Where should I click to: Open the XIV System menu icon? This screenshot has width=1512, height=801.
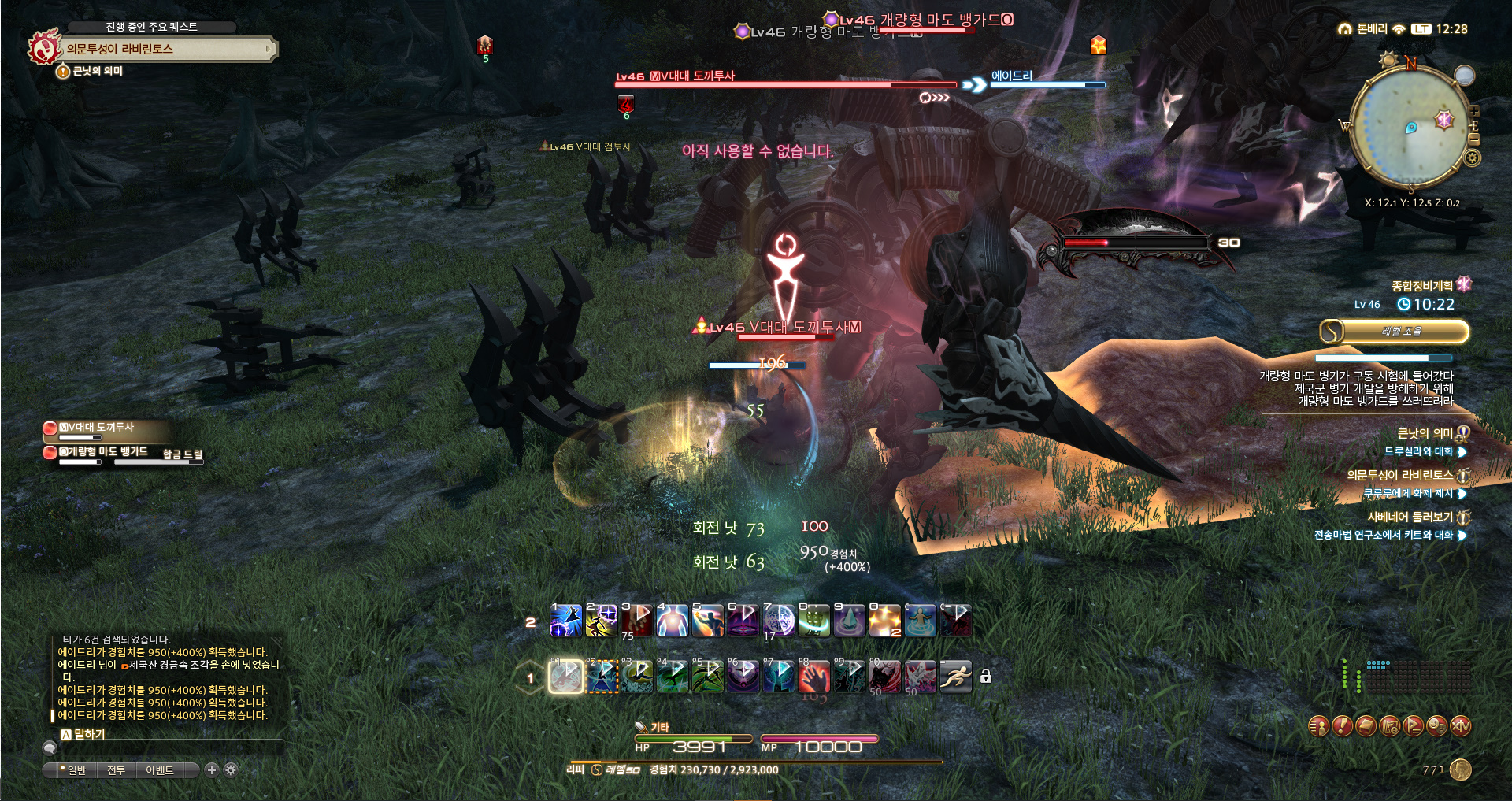pos(1460,725)
